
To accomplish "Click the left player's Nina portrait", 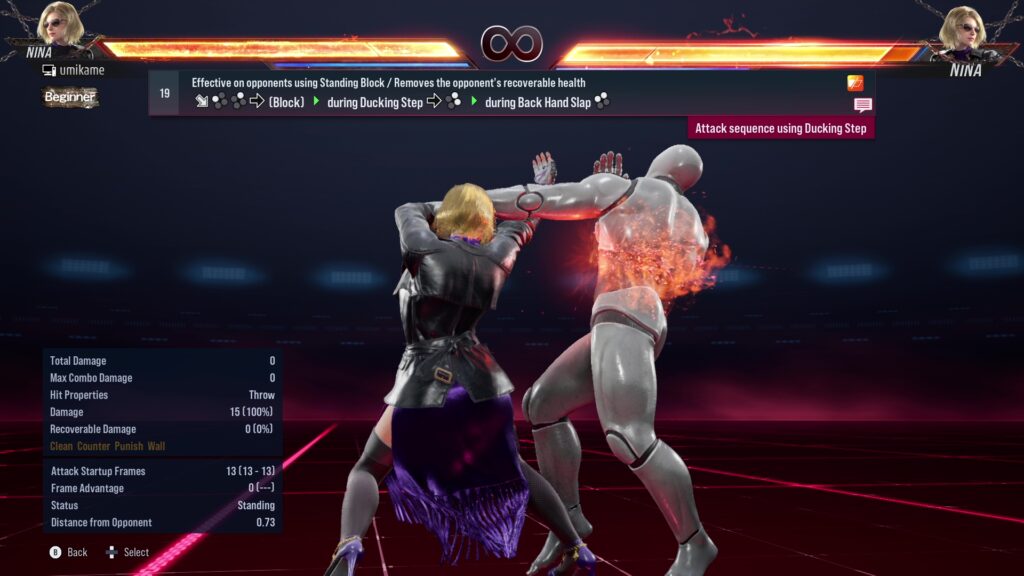I will [61, 26].
